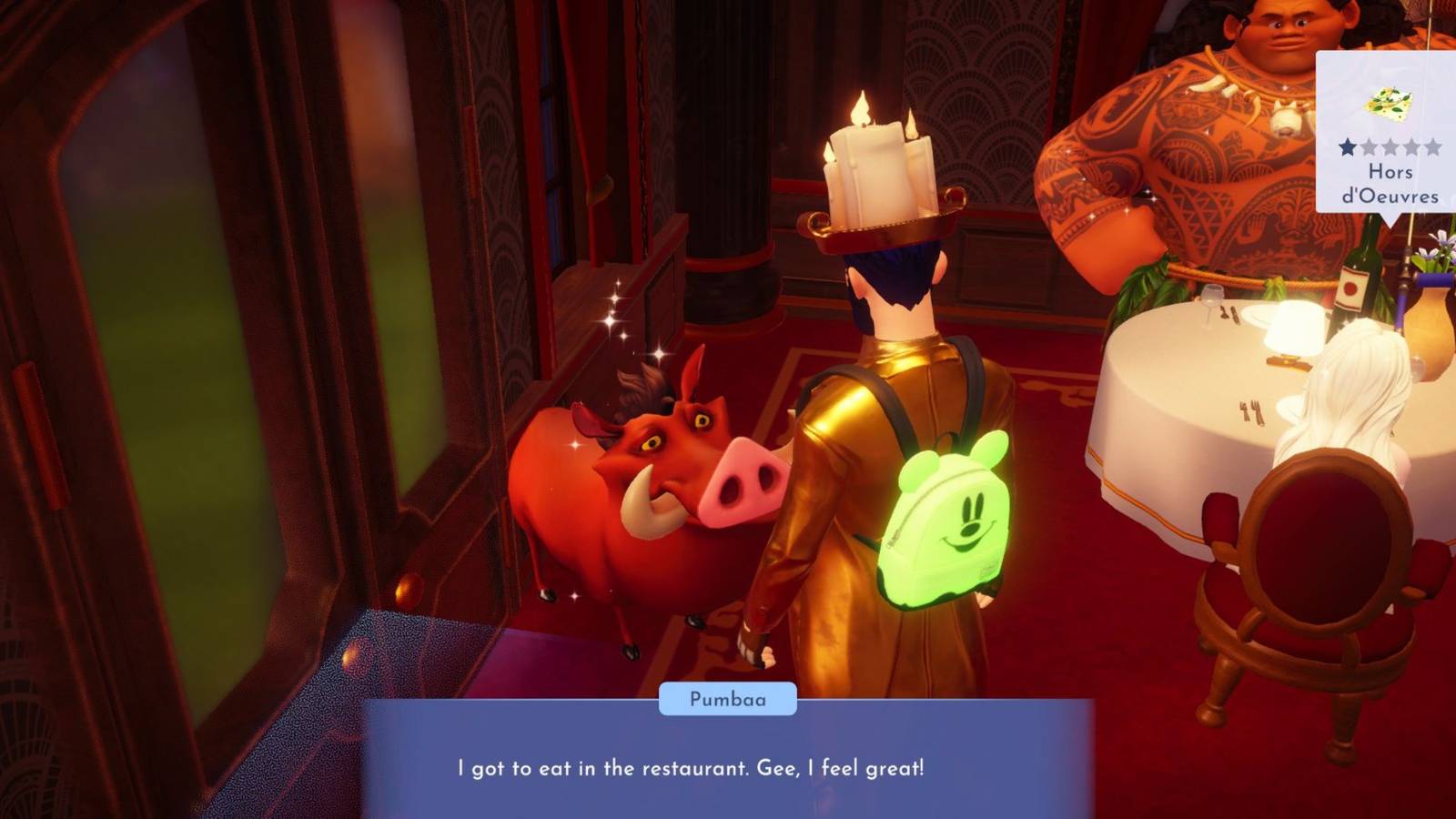Screen dimensions: 1456x819
Task: Click the blue filled star on the rating bar
Action: click(1346, 147)
